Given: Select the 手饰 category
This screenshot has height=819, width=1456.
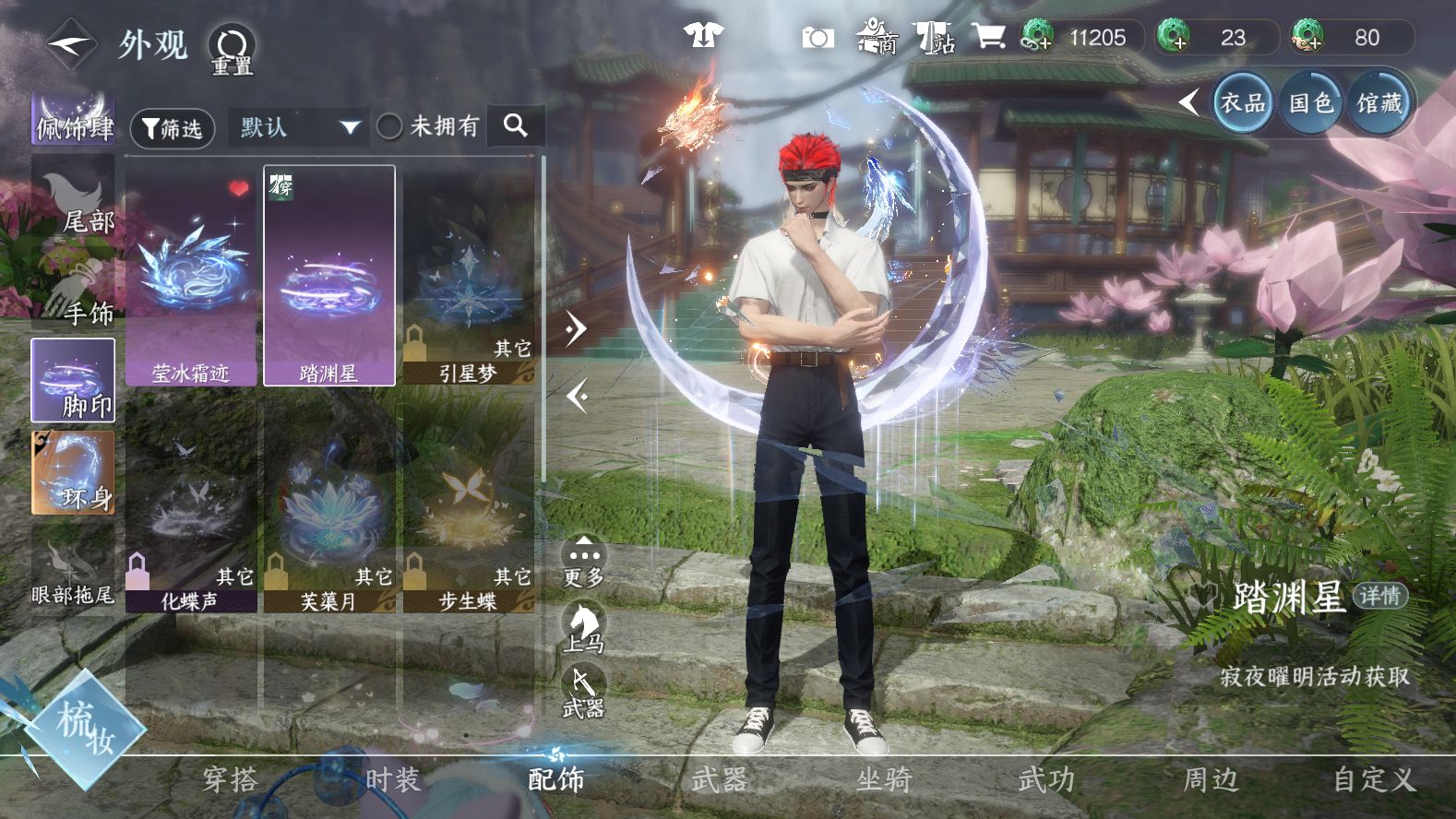Looking at the screenshot, I should tap(74, 290).
